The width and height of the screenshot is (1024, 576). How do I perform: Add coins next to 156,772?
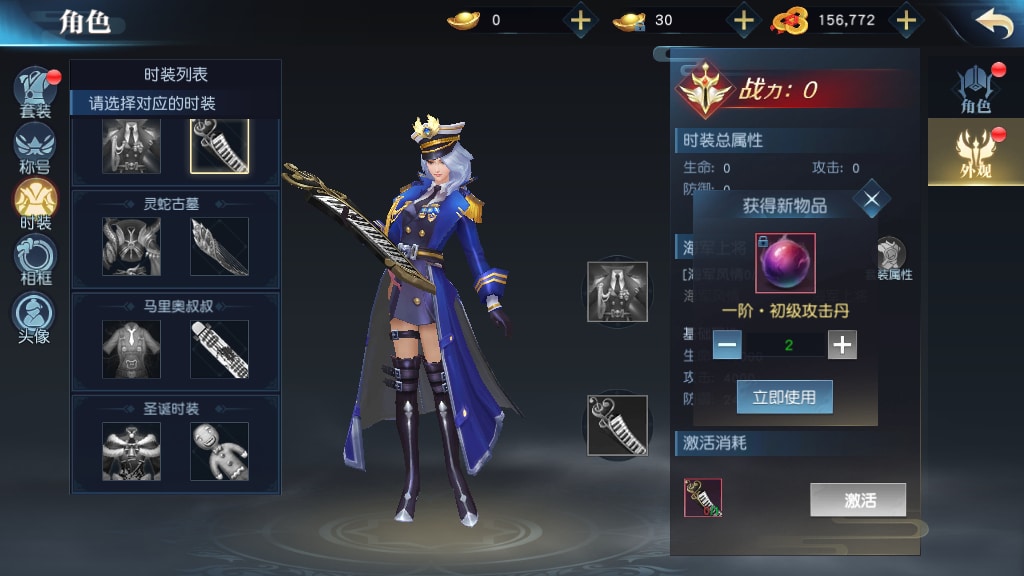pyautogui.click(x=906, y=20)
